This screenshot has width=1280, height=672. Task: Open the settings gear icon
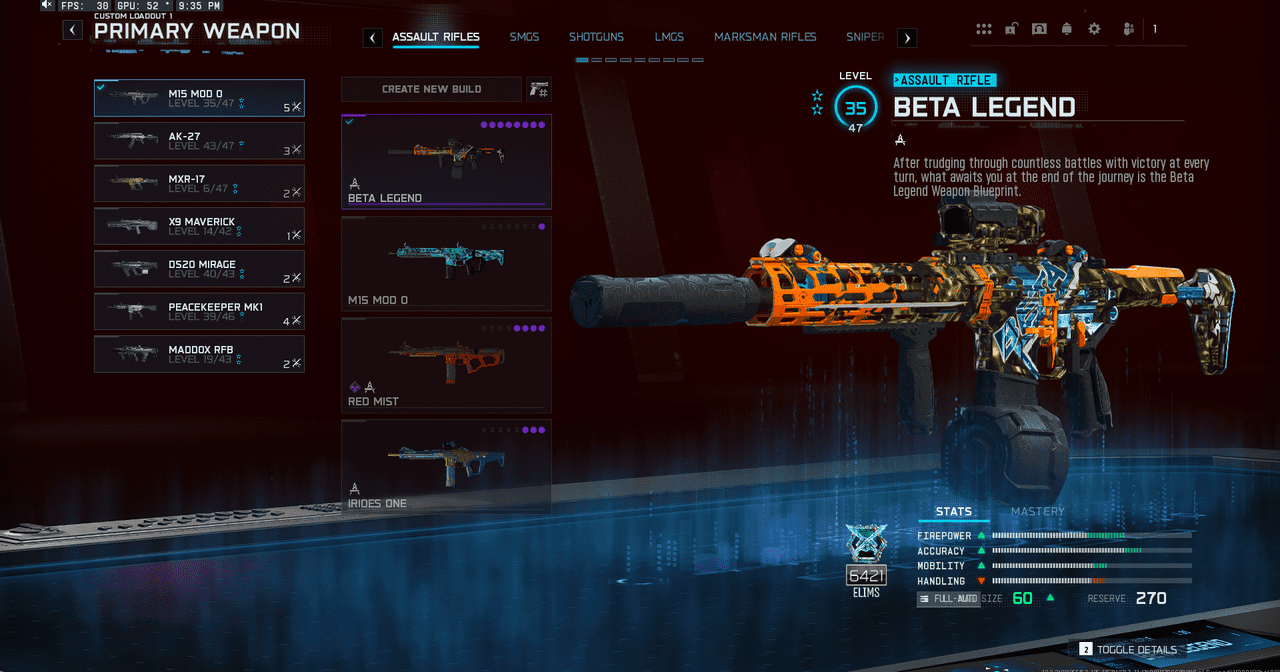(x=1094, y=29)
